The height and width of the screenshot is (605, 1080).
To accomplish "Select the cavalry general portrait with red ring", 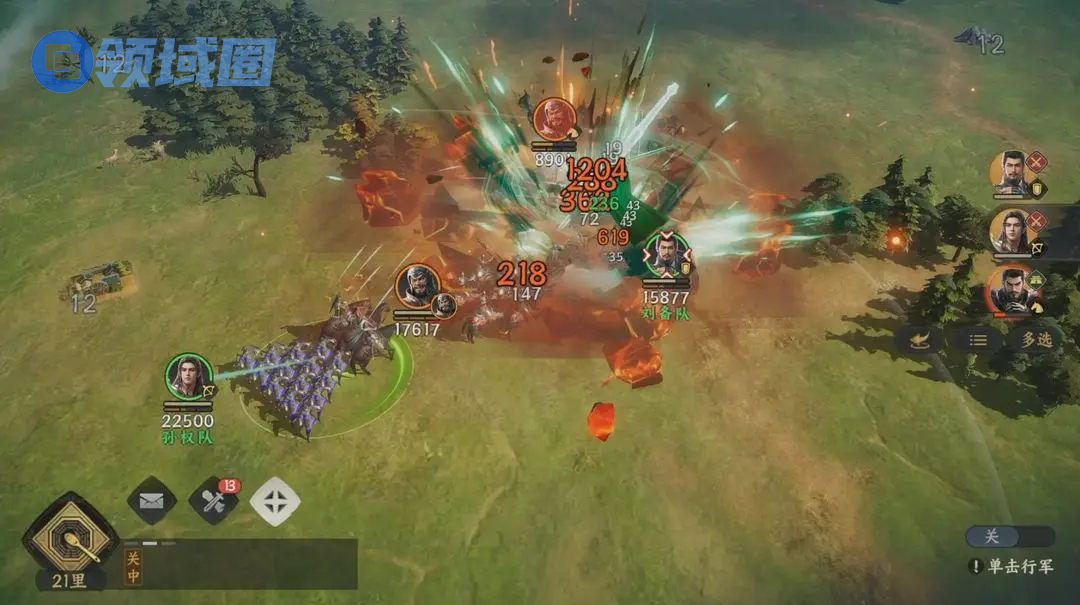I will click(1011, 289).
